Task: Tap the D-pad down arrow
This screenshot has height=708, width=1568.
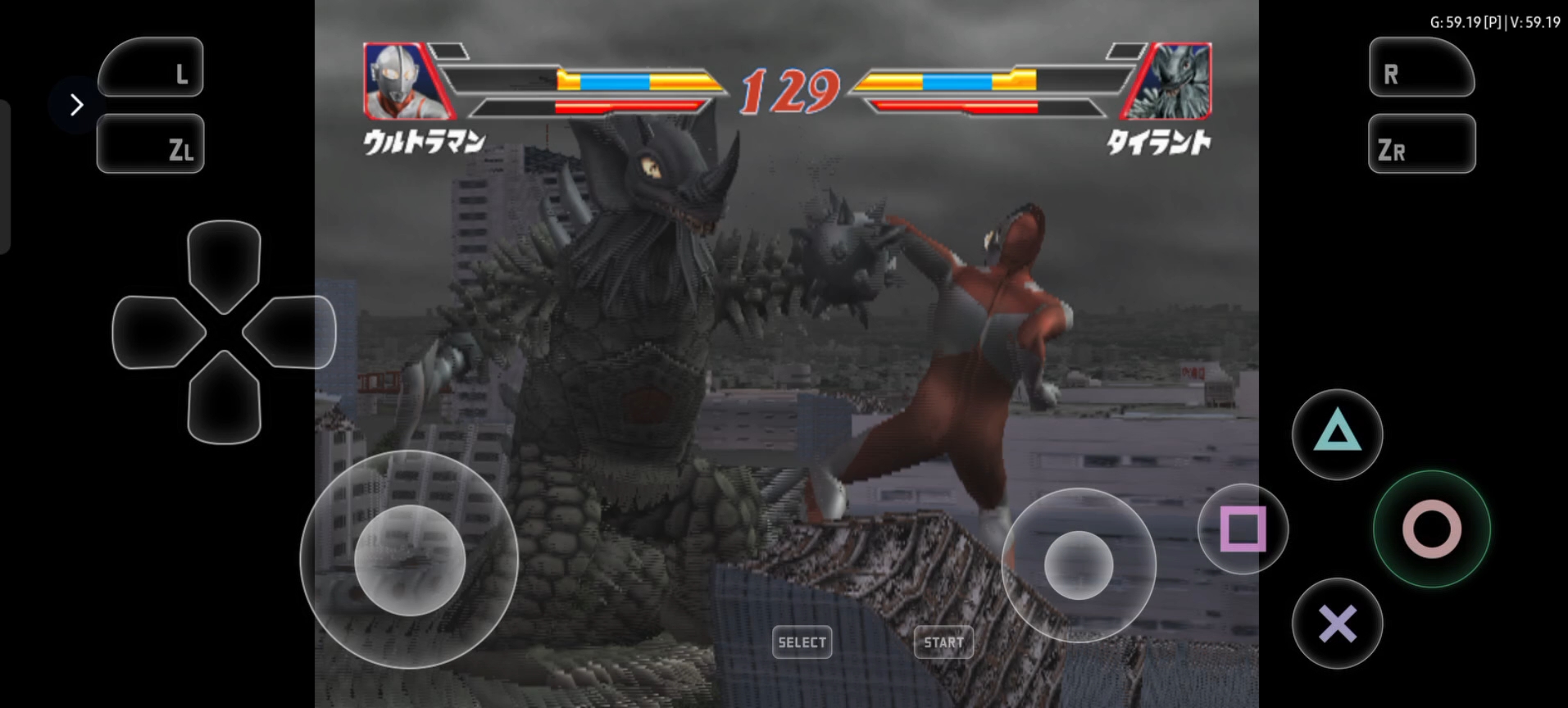Action: point(224,400)
